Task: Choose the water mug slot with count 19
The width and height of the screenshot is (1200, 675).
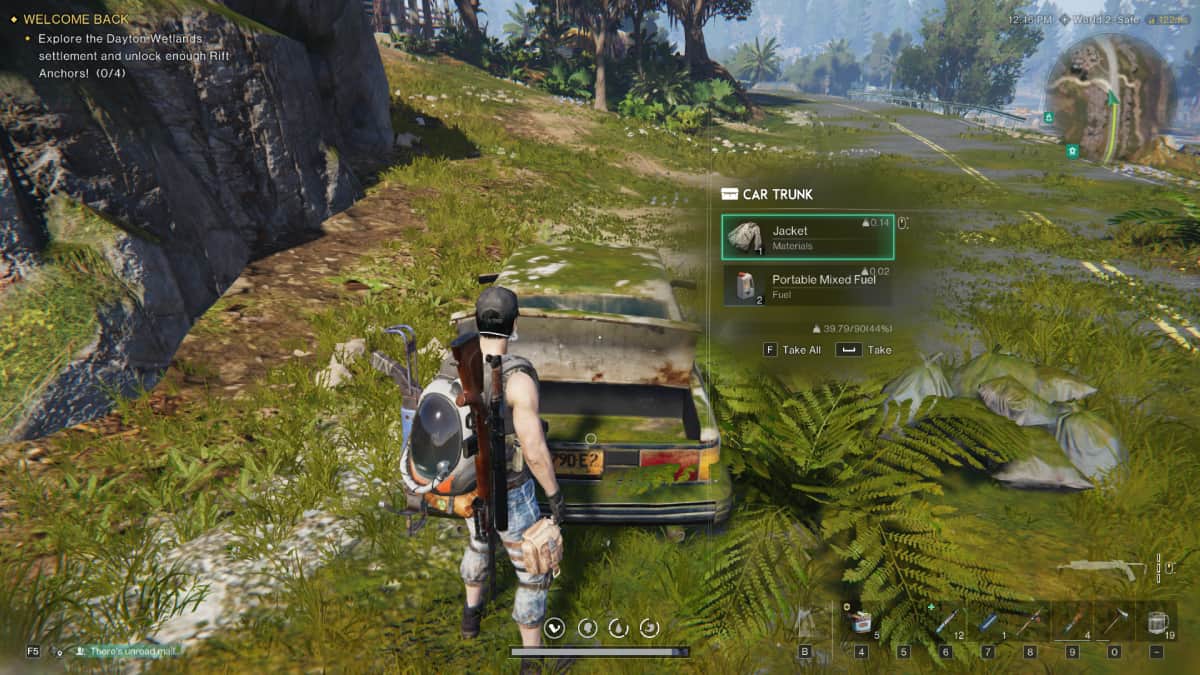Action: click(1157, 622)
